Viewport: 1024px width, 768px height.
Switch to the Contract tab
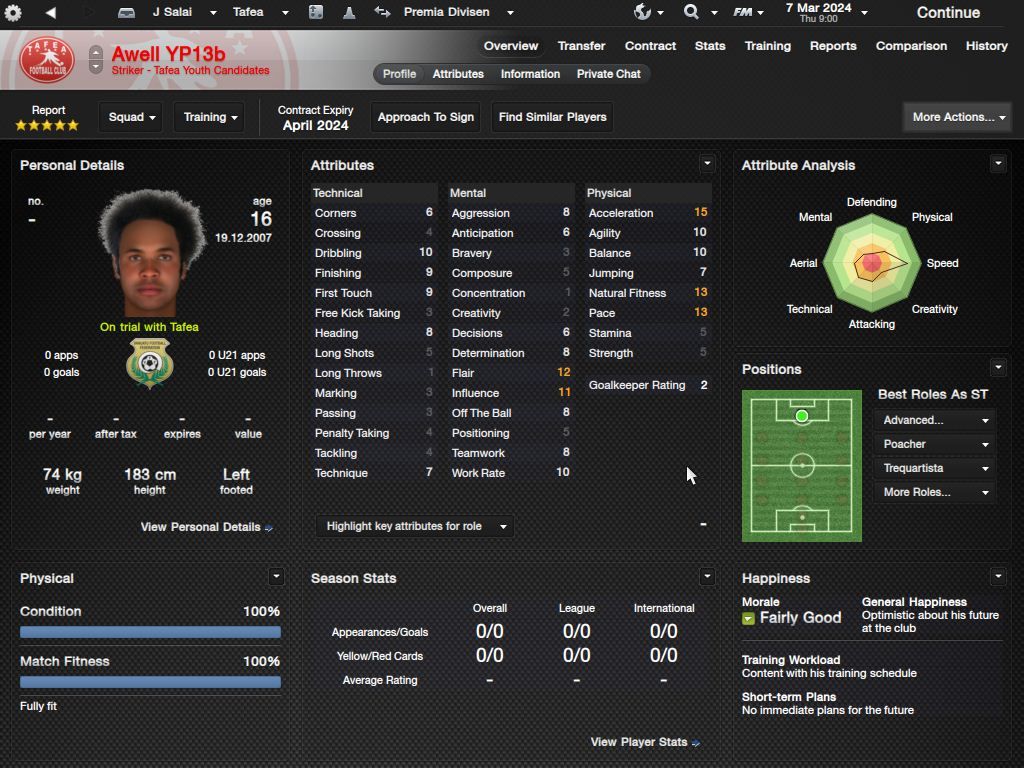(650, 46)
